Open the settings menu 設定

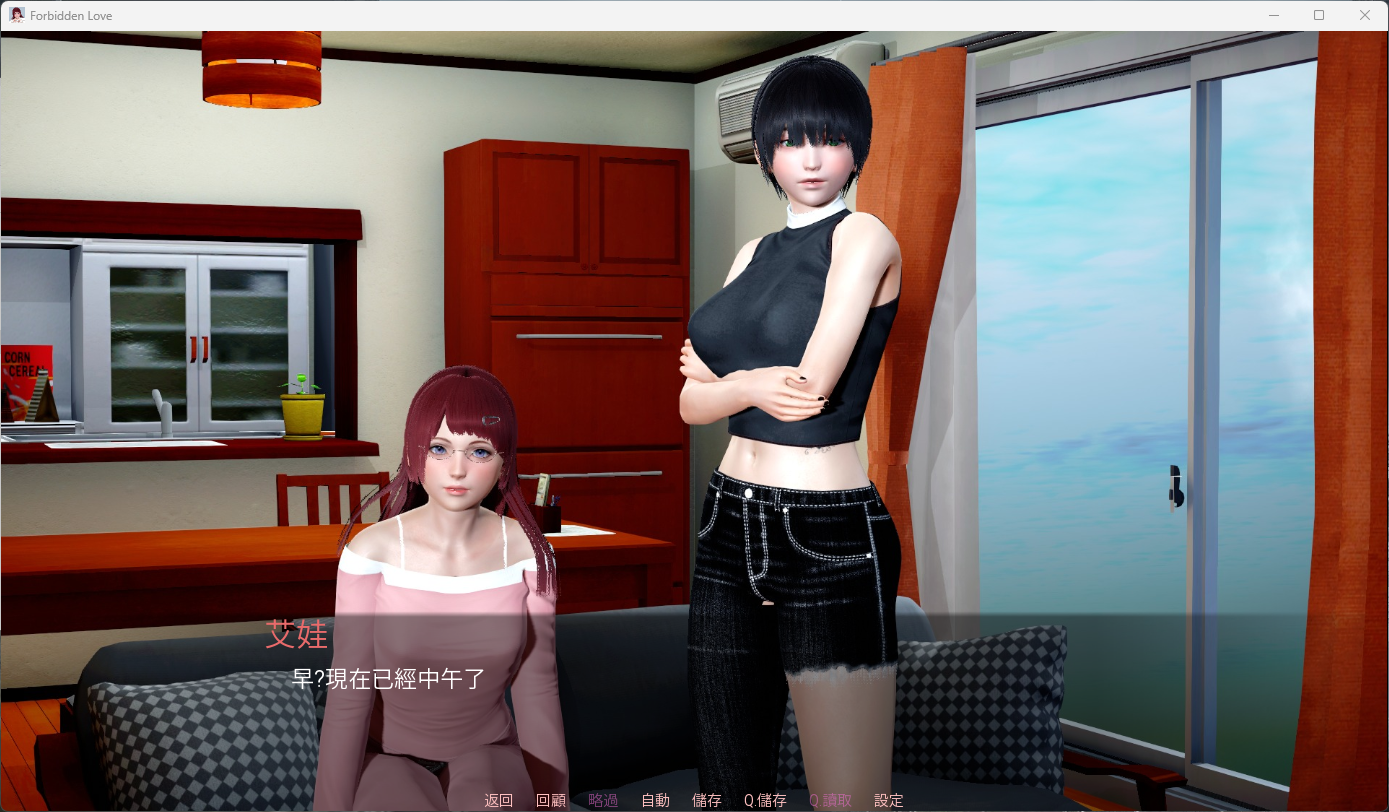point(888,800)
